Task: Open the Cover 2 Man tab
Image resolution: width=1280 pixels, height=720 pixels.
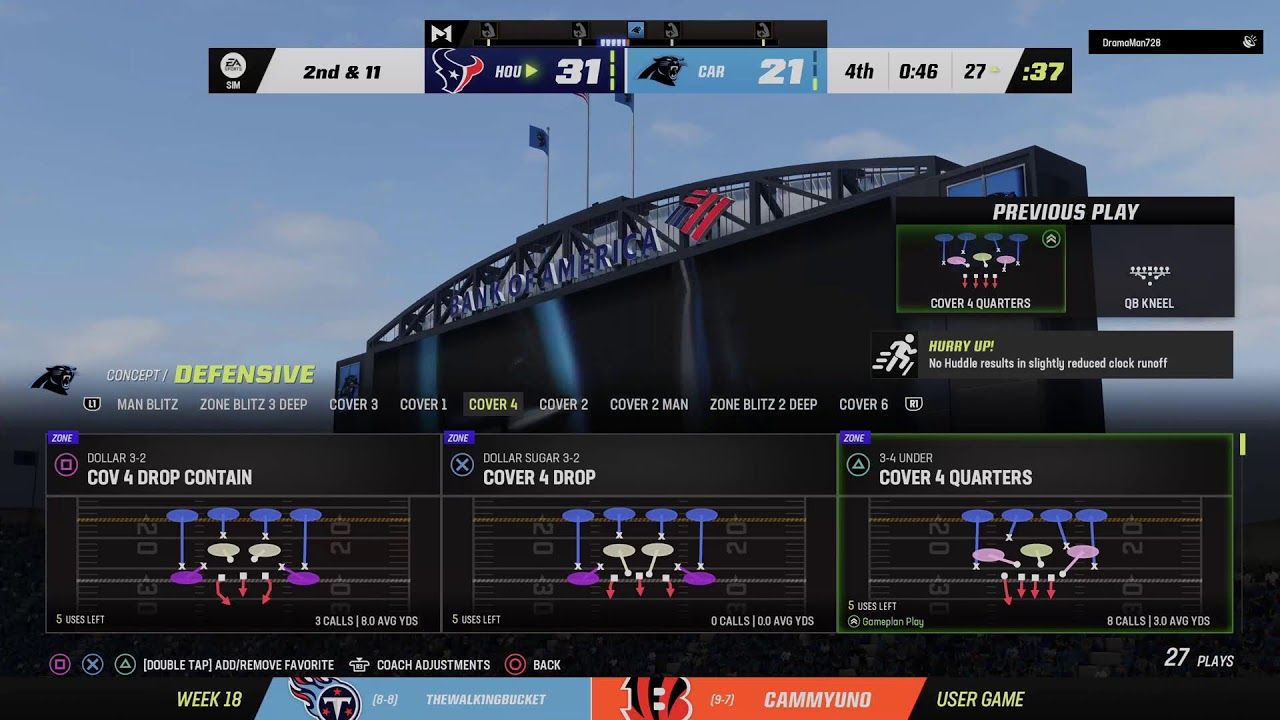Action: click(648, 404)
